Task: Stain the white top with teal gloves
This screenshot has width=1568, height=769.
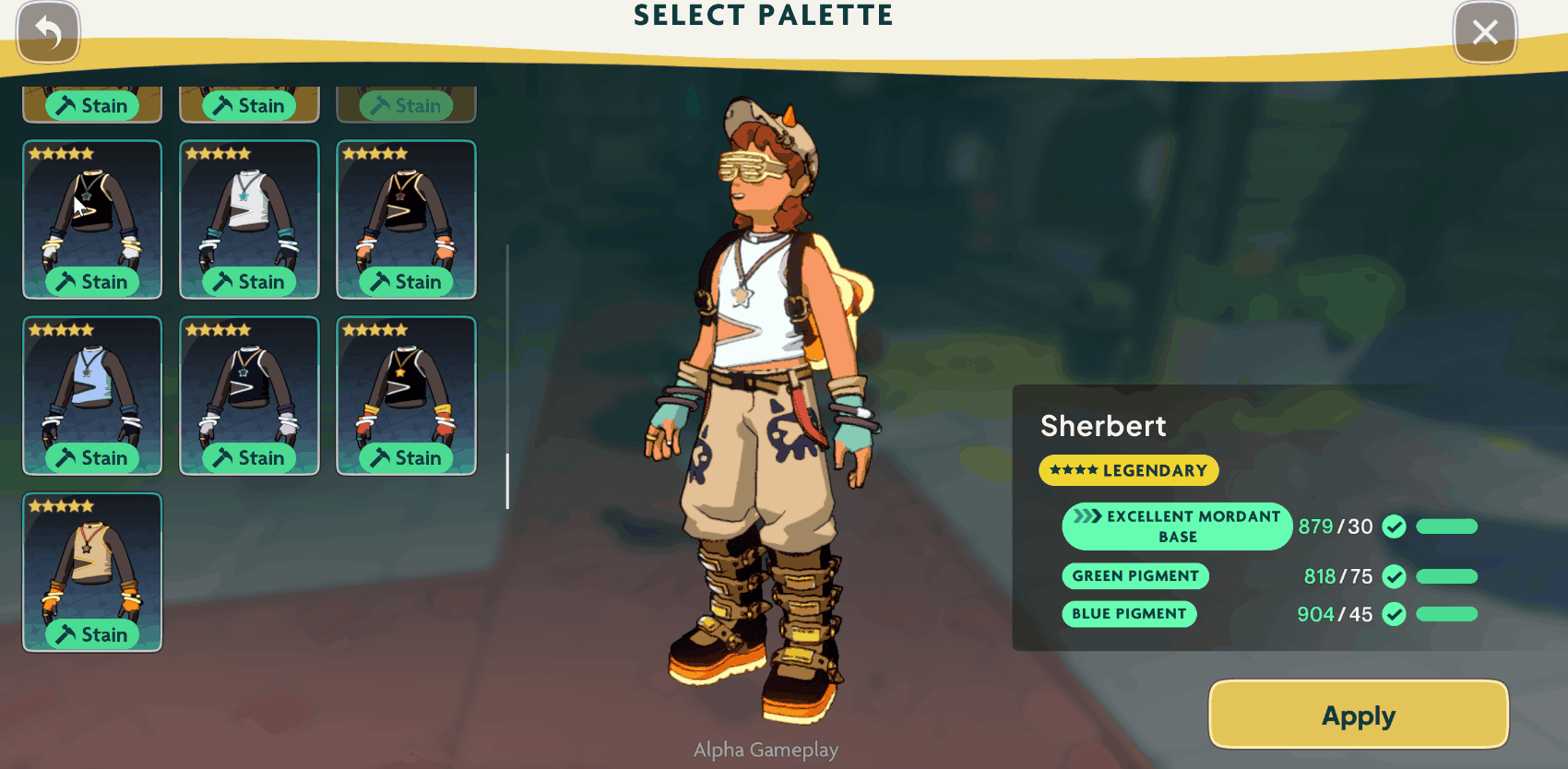Action: (x=249, y=282)
